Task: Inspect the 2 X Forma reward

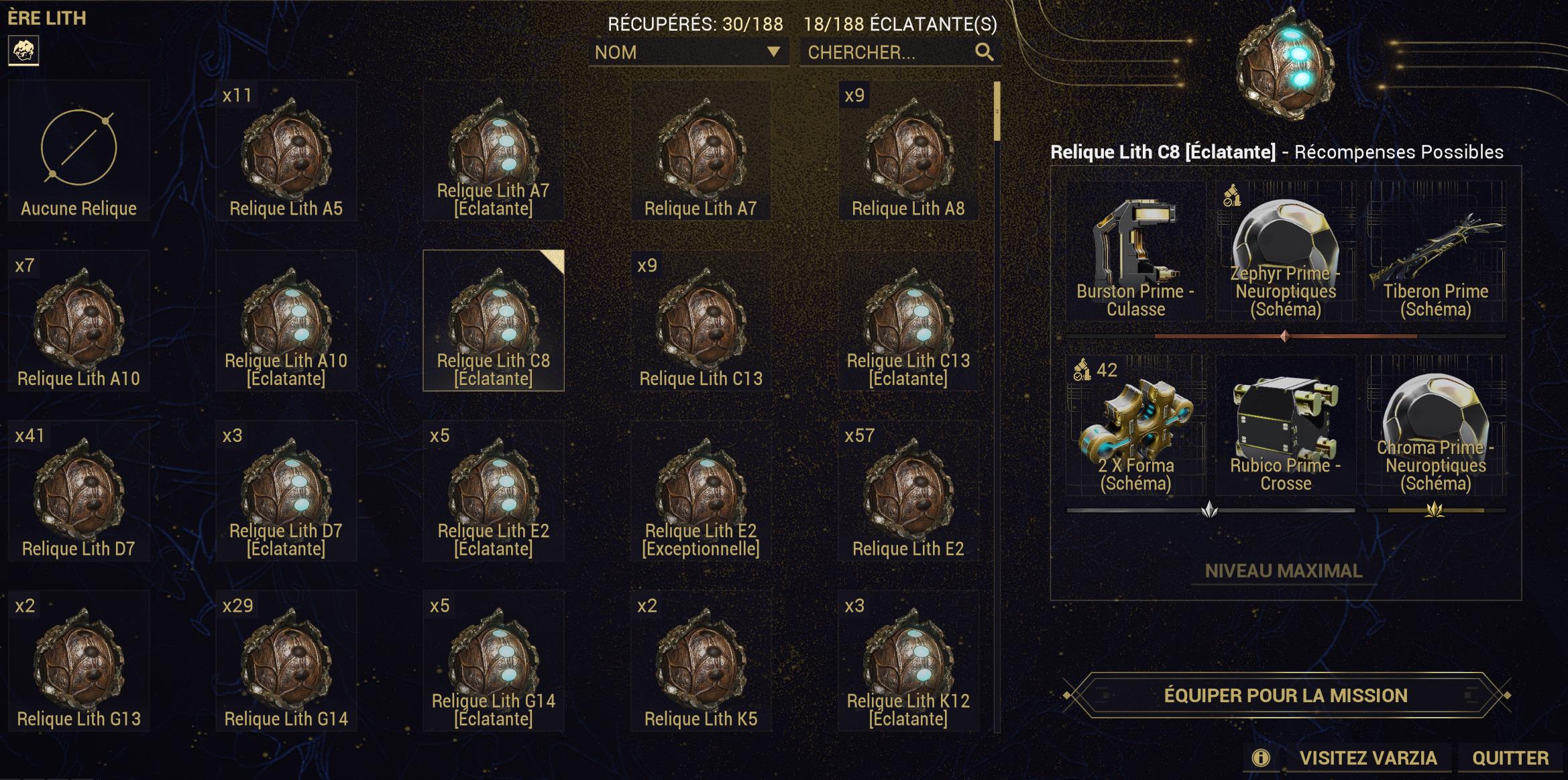Action: pyautogui.click(x=1135, y=426)
